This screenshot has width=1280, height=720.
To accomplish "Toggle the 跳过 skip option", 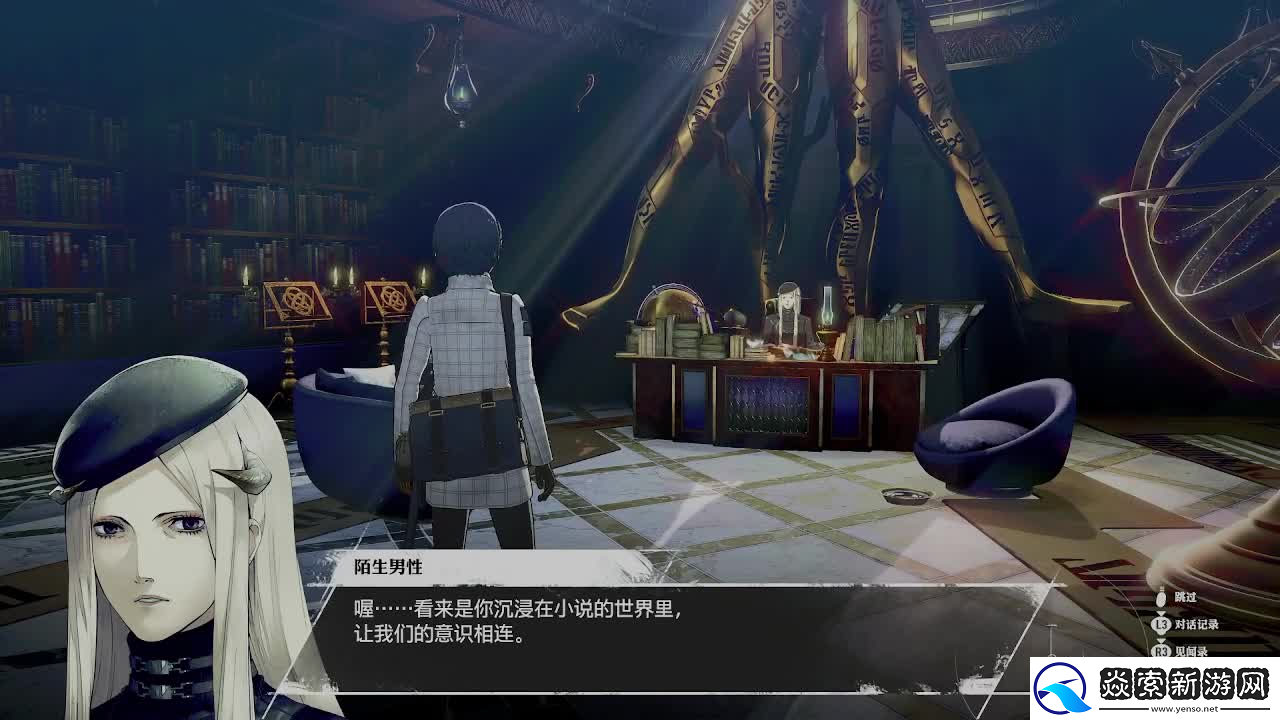I will click(x=1185, y=597).
